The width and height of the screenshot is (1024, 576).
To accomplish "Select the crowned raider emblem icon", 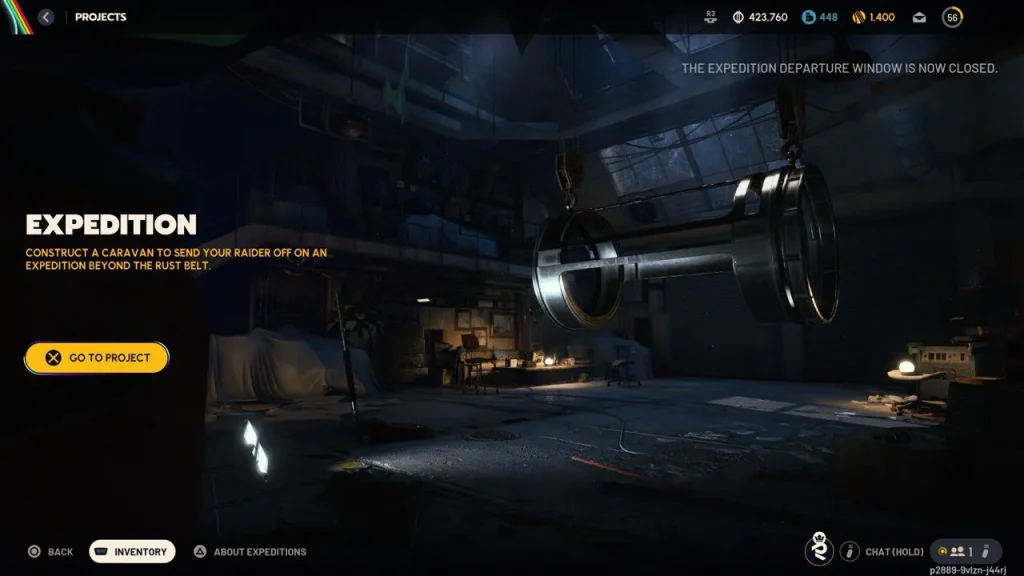I will point(819,549).
